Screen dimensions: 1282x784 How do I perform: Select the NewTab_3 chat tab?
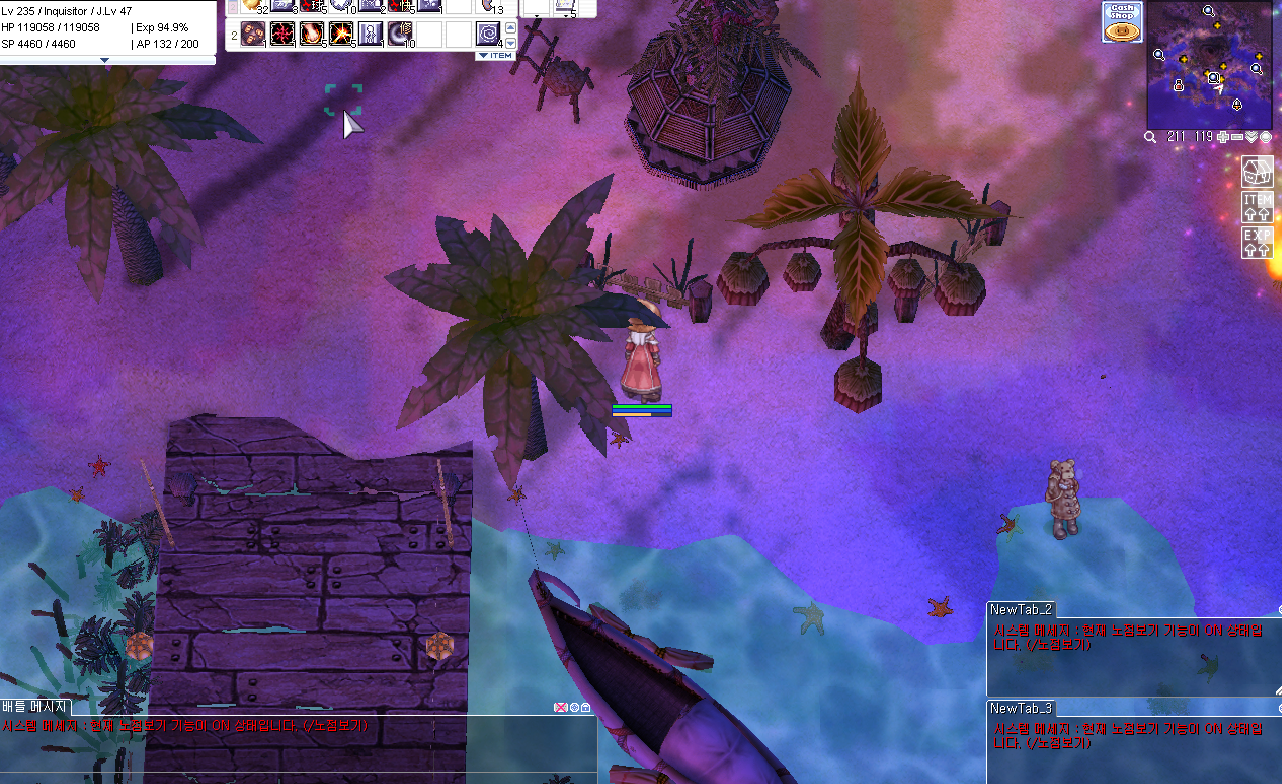pos(1020,708)
